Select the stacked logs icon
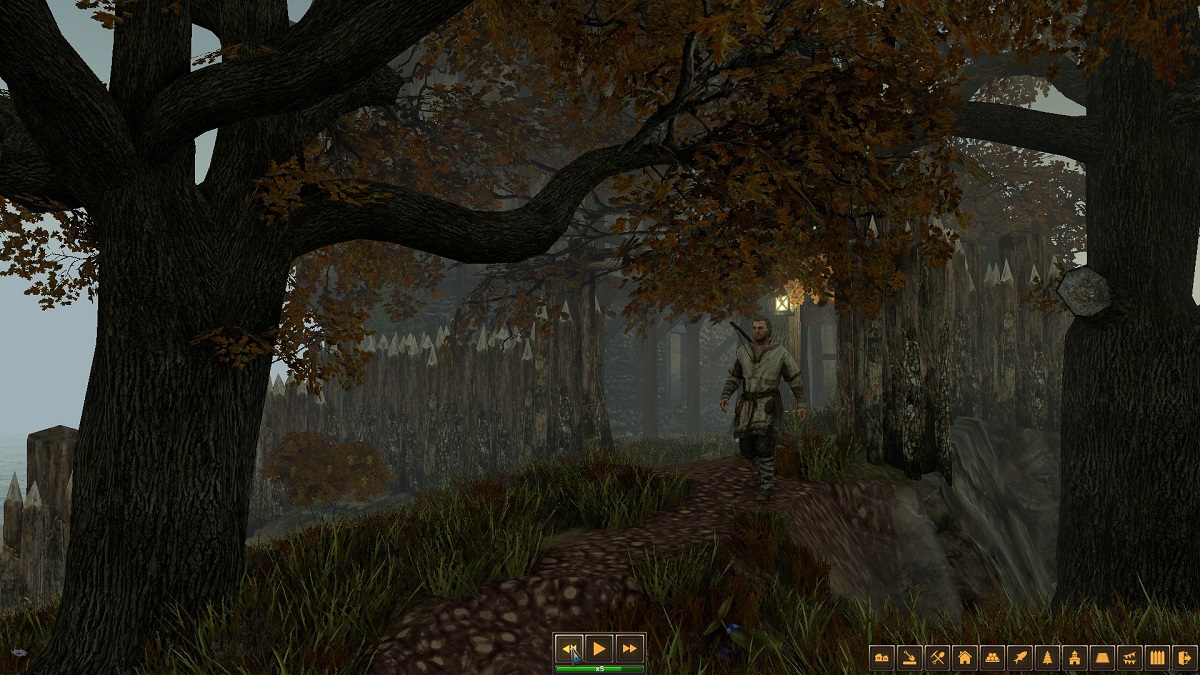Screen dimensions: 1200x675 992,657
